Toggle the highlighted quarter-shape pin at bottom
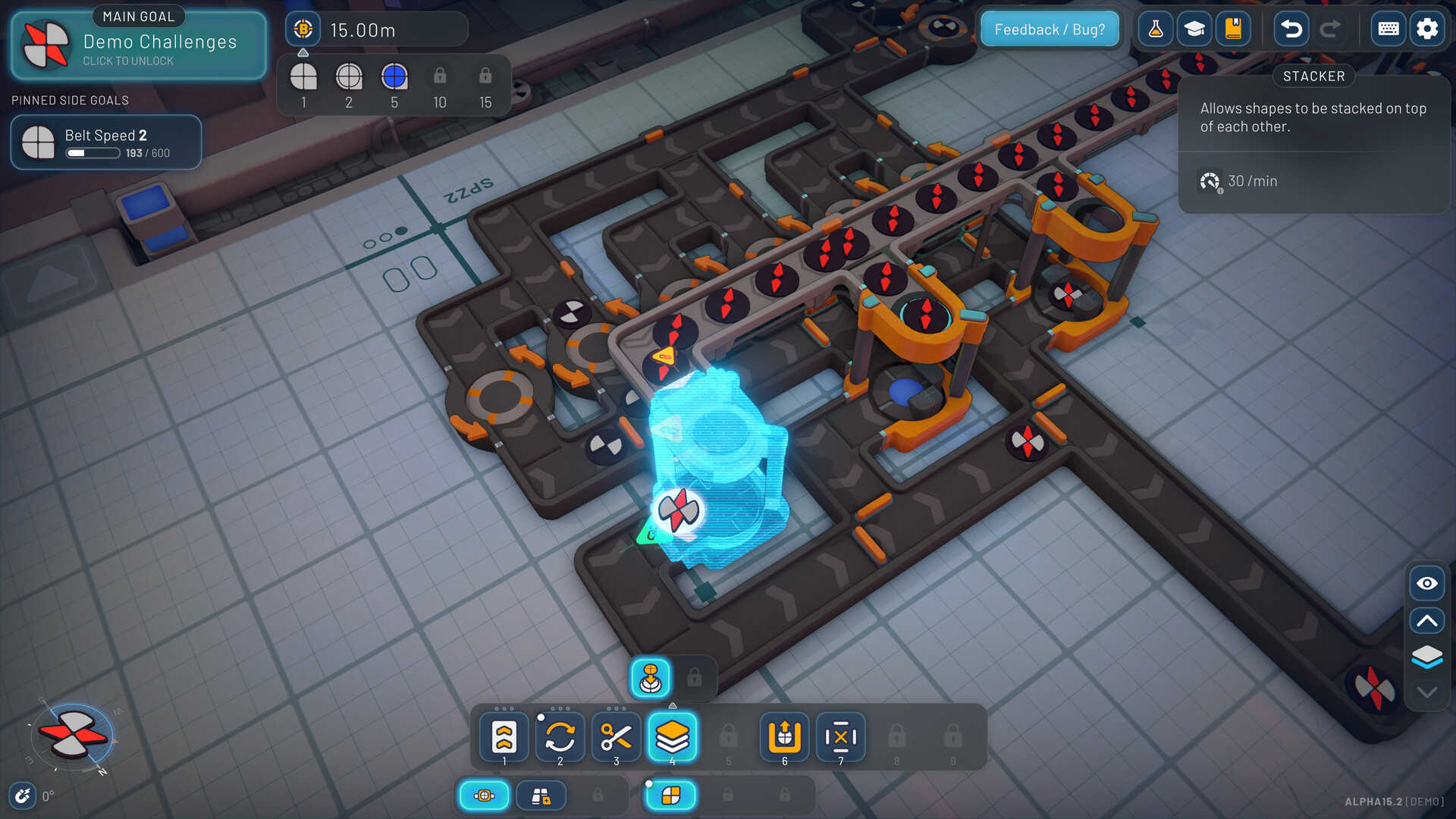This screenshot has height=819, width=1456. coord(670,795)
